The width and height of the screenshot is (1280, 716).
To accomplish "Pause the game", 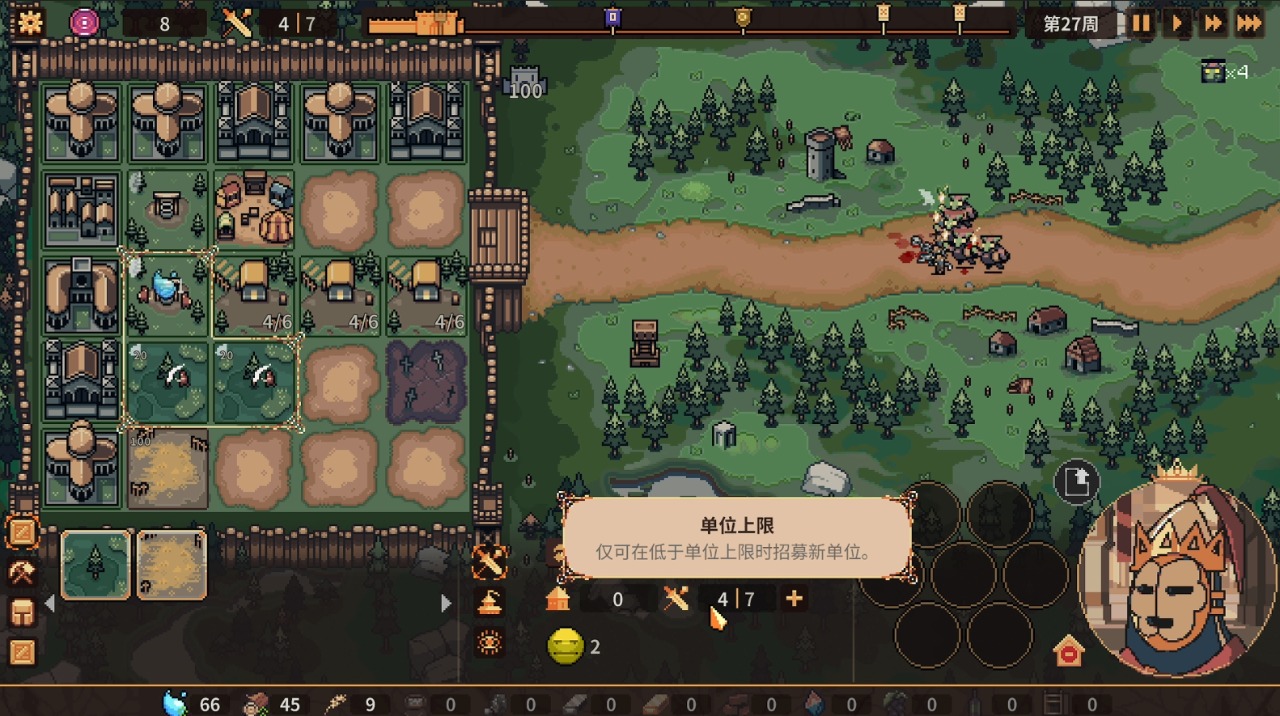I will pyautogui.click(x=1141, y=23).
